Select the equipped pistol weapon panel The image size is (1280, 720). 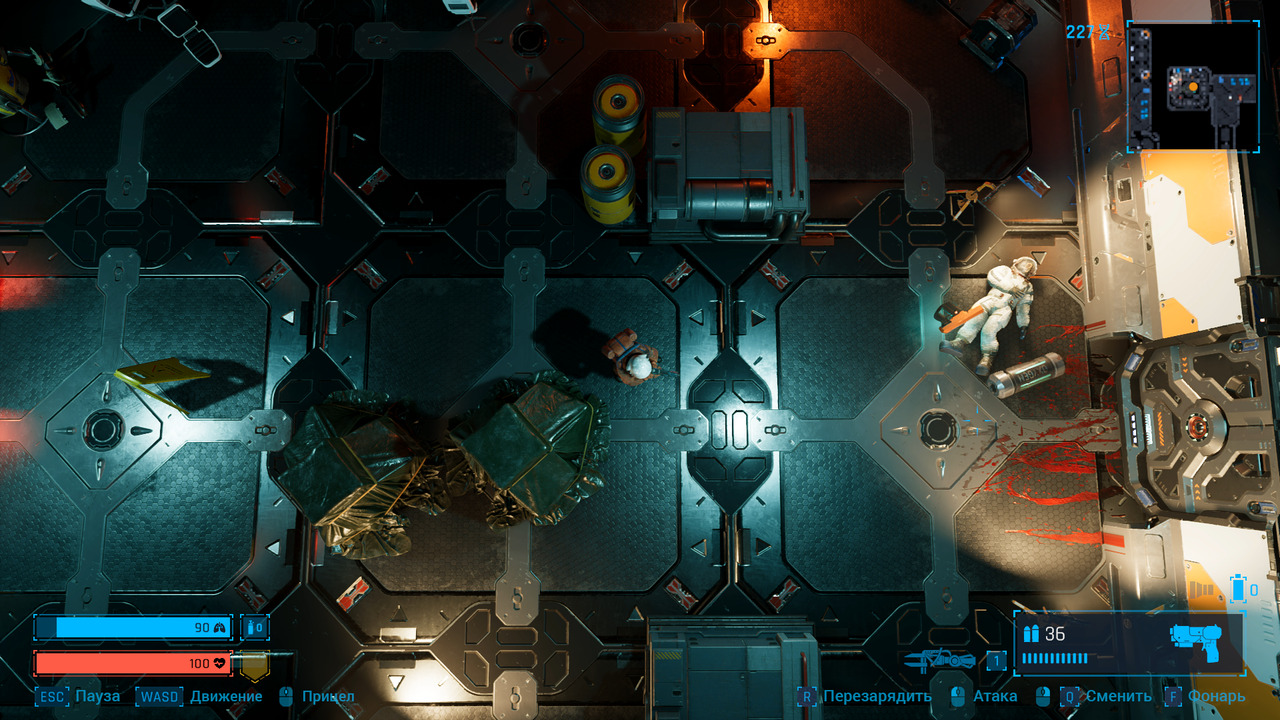point(1130,643)
